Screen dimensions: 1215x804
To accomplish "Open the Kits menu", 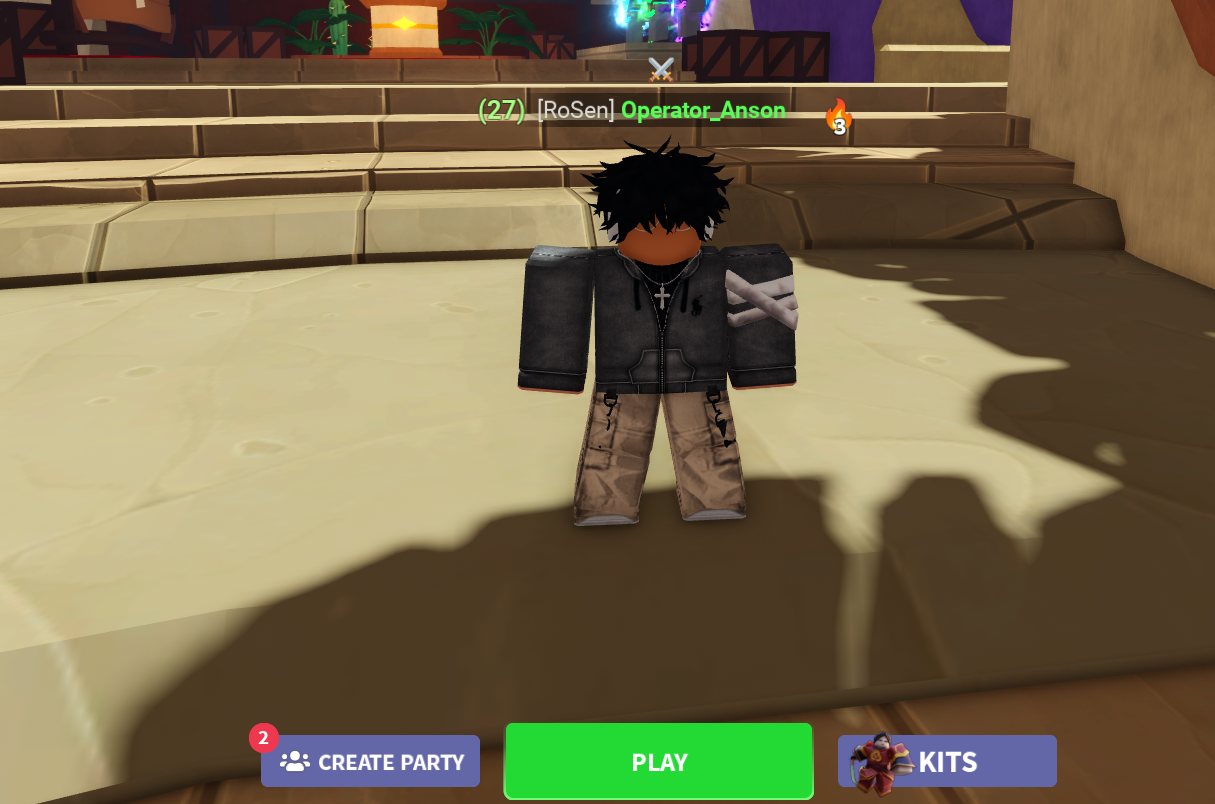I will [x=947, y=762].
